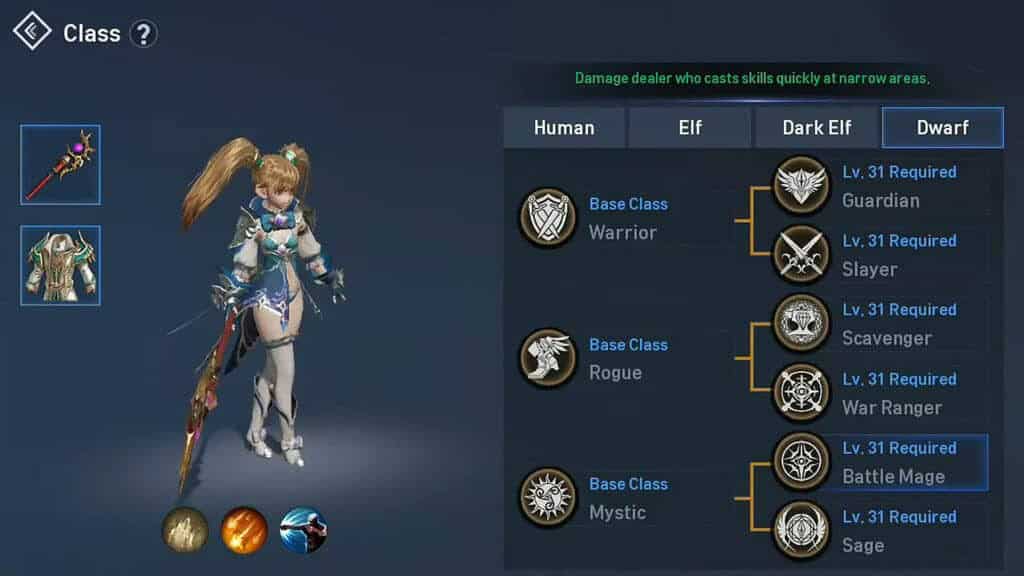View the rock spikes skill icon
Image resolution: width=1024 pixels, height=576 pixels.
pos(185,530)
